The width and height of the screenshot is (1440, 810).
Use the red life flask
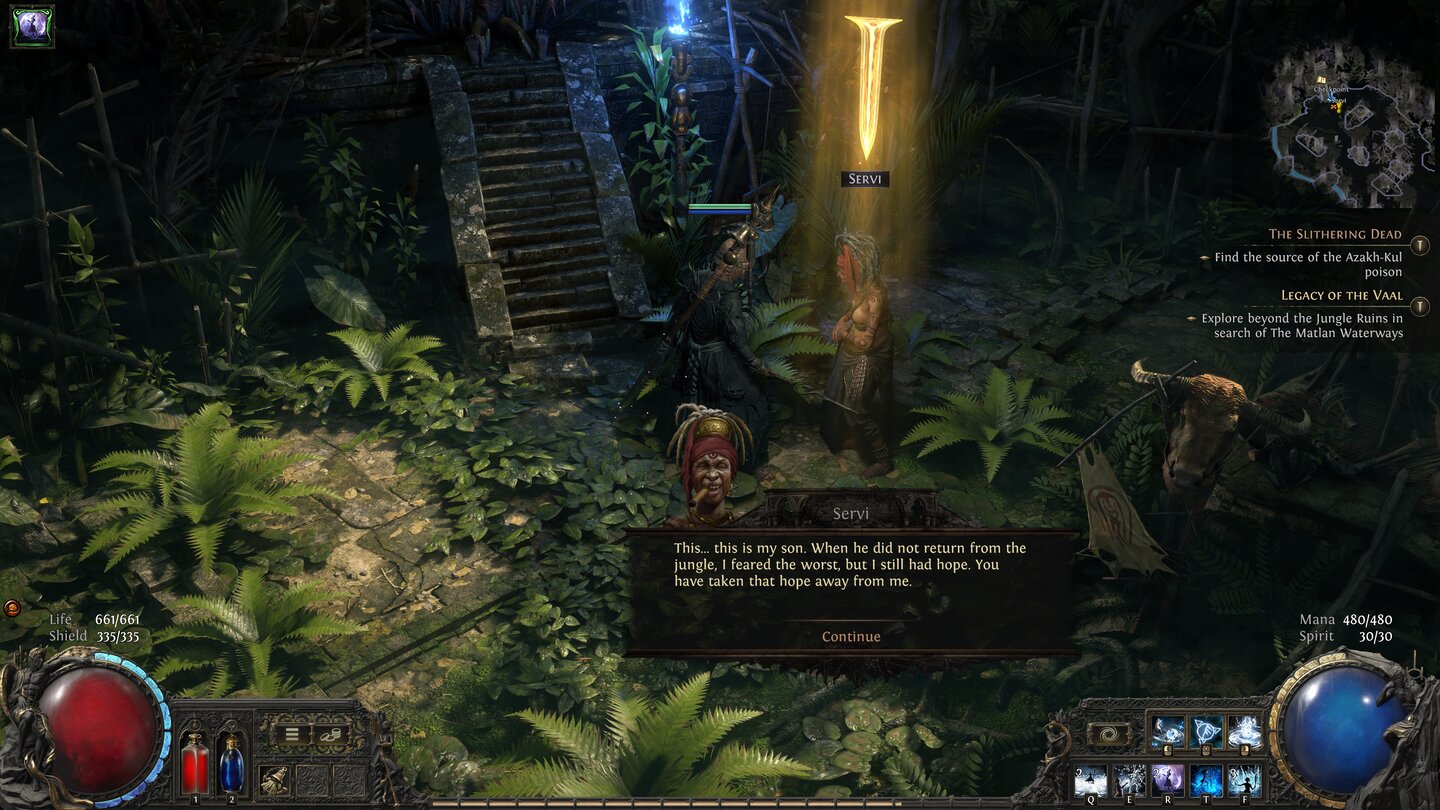194,765
